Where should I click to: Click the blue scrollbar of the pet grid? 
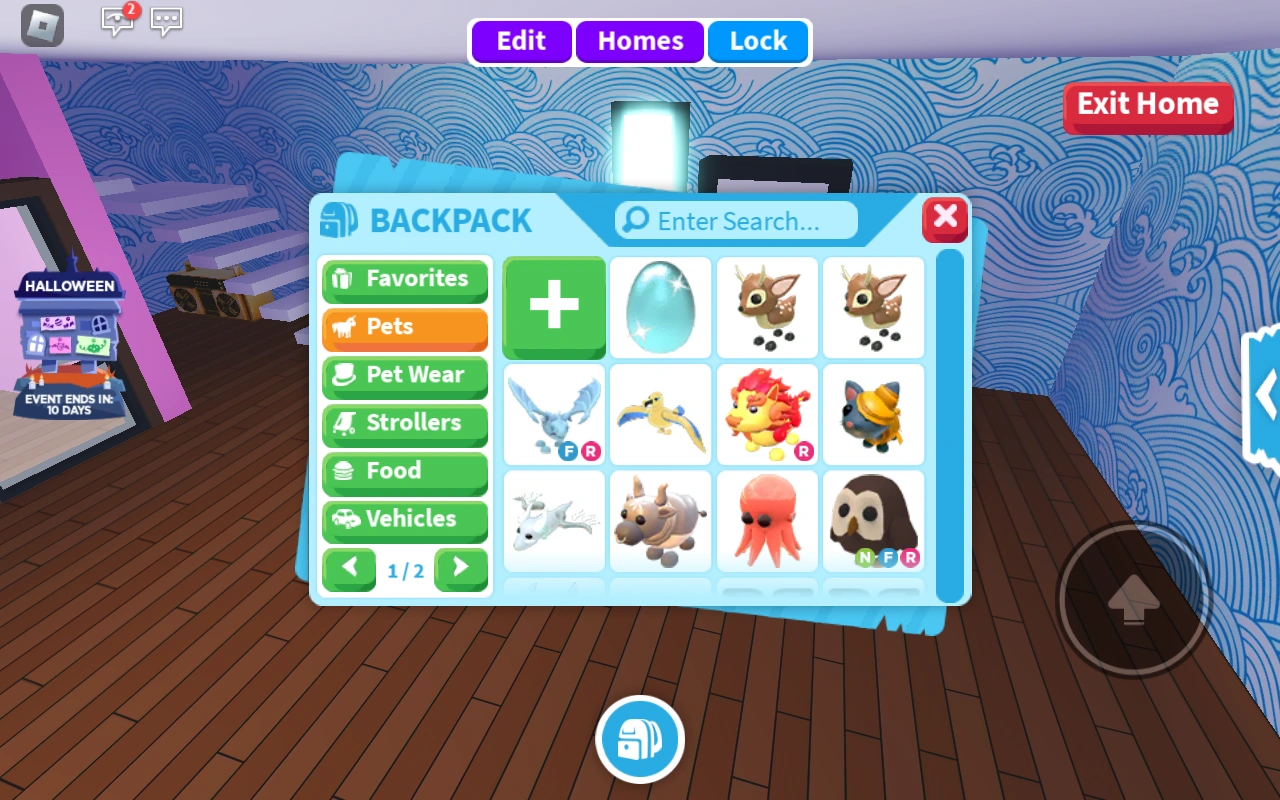coord(950,420)
